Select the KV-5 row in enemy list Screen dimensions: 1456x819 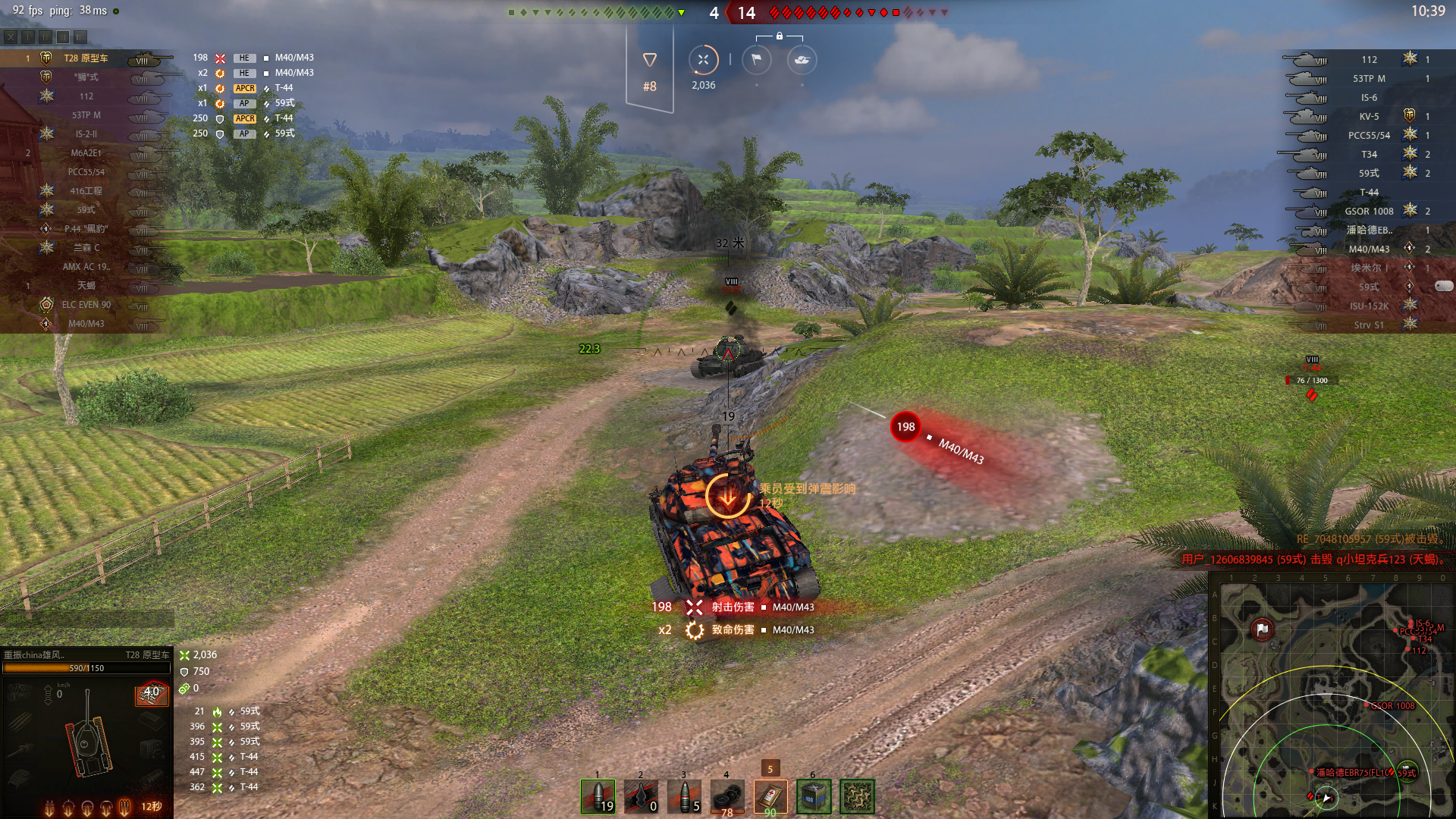(x=1368, y=117)
